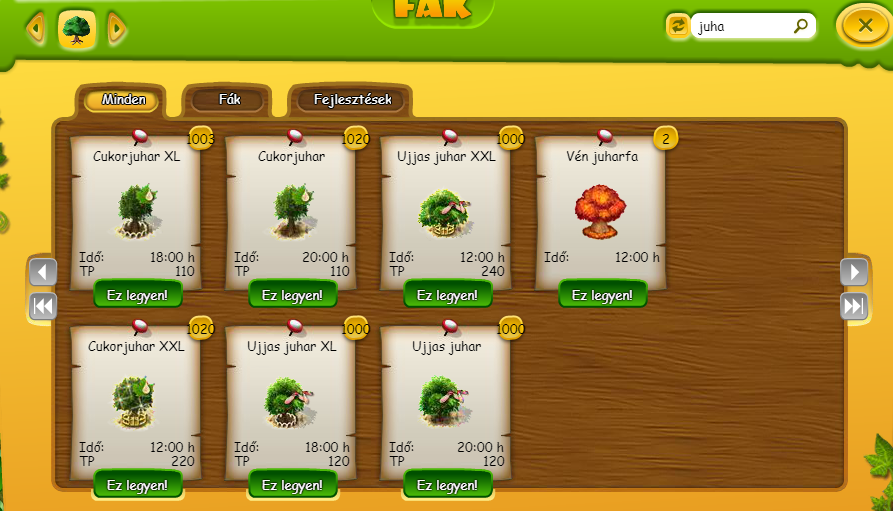Select 'Ez legyen!' under Ujjas juhar XXL
This screenshot has height=511, width=893.
(448, 295)
